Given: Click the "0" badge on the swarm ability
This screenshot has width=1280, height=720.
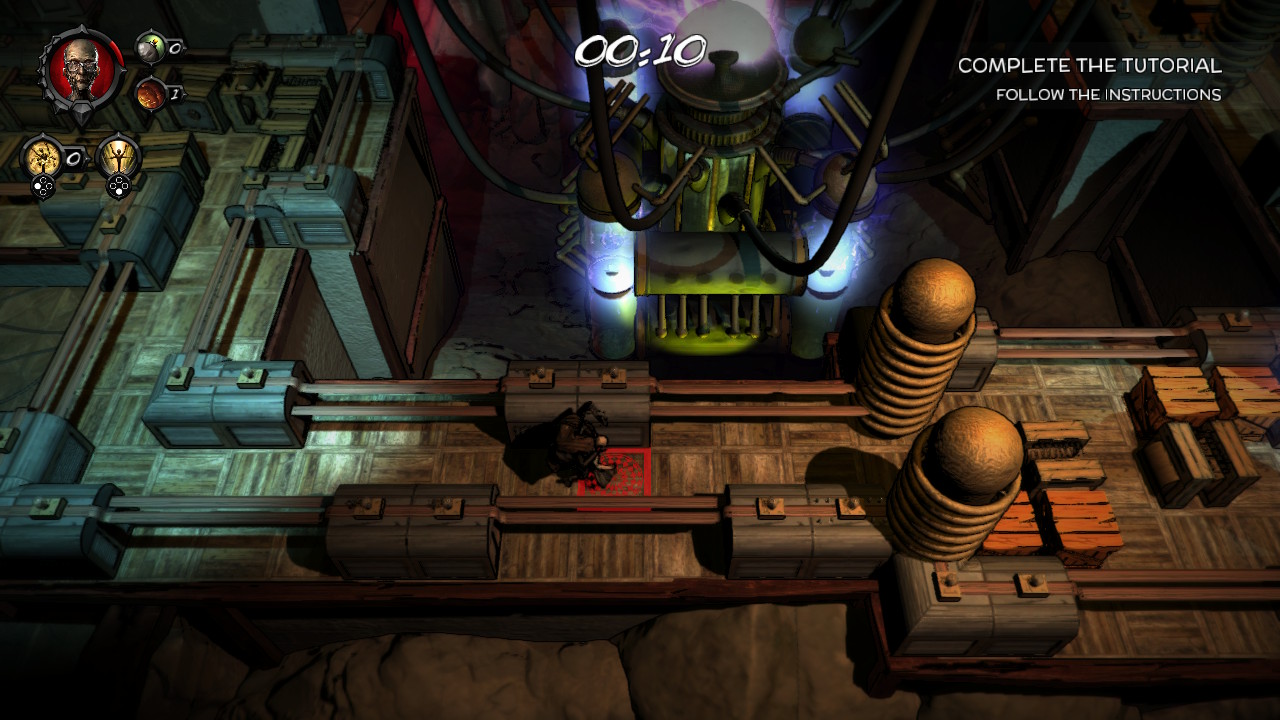Looking at the screenshot, I should [73, 157].
